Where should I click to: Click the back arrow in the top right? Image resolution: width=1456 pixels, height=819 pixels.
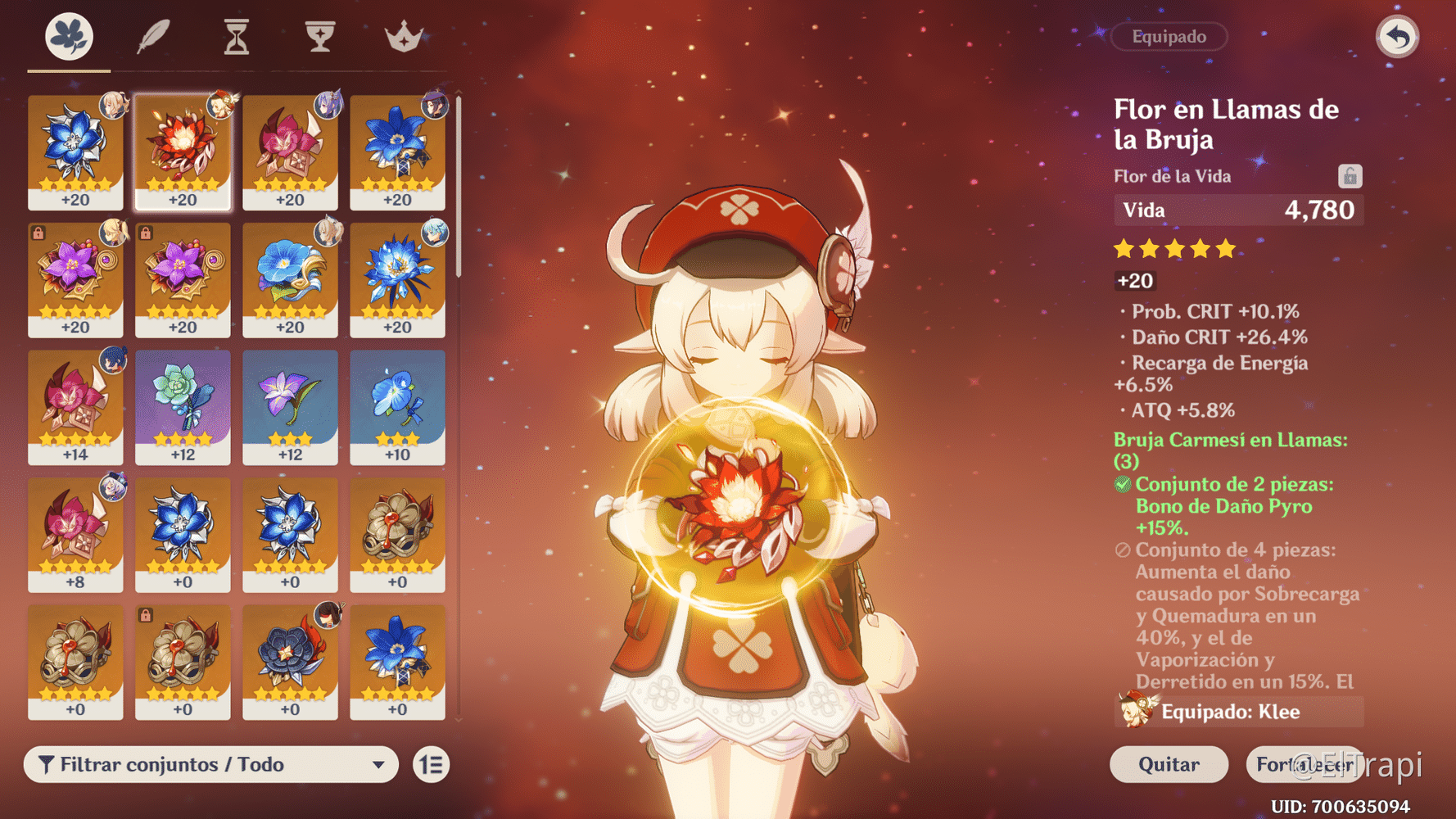click(1397, 36)
